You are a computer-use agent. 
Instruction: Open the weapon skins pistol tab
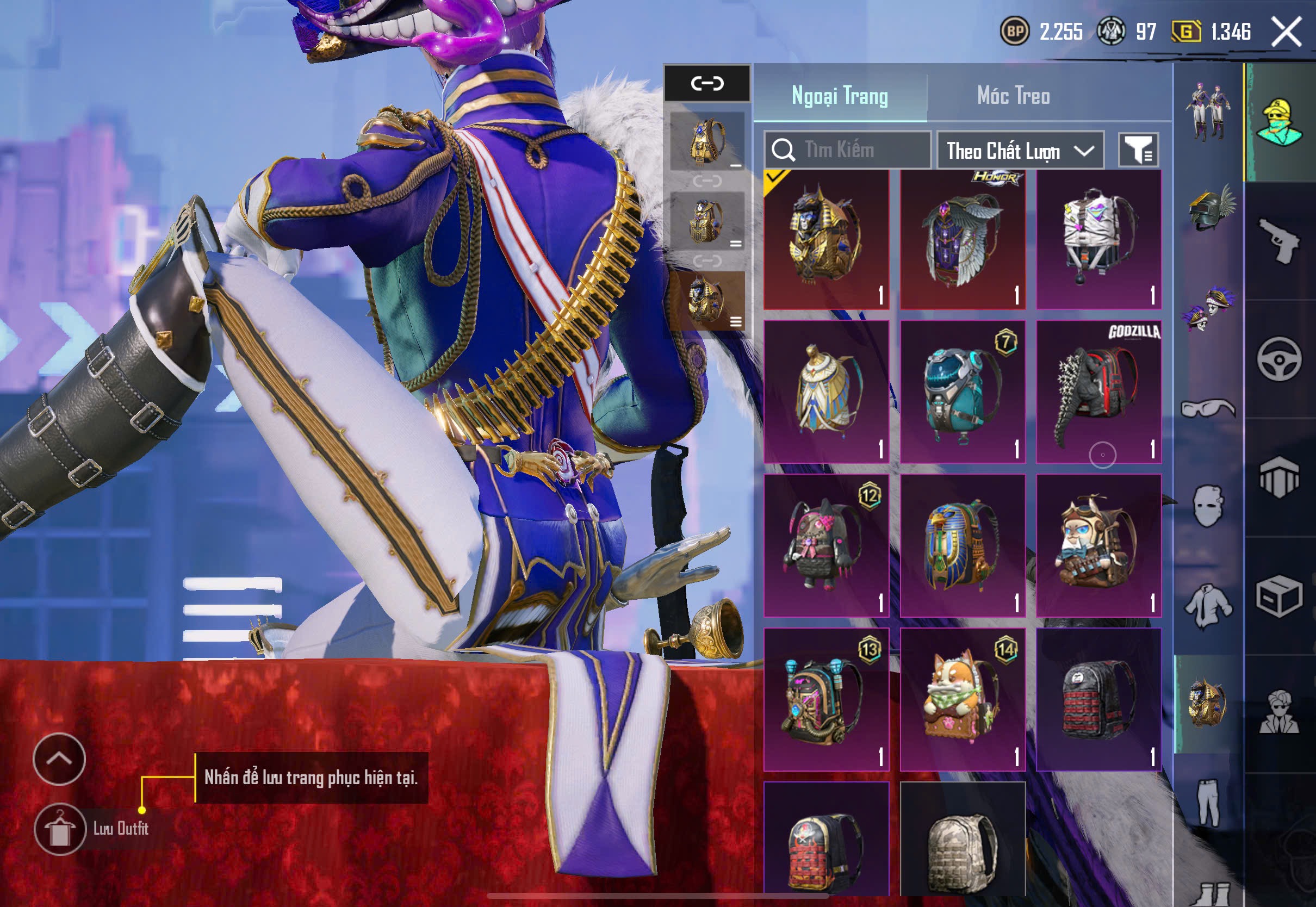[x=1279, y=241]
